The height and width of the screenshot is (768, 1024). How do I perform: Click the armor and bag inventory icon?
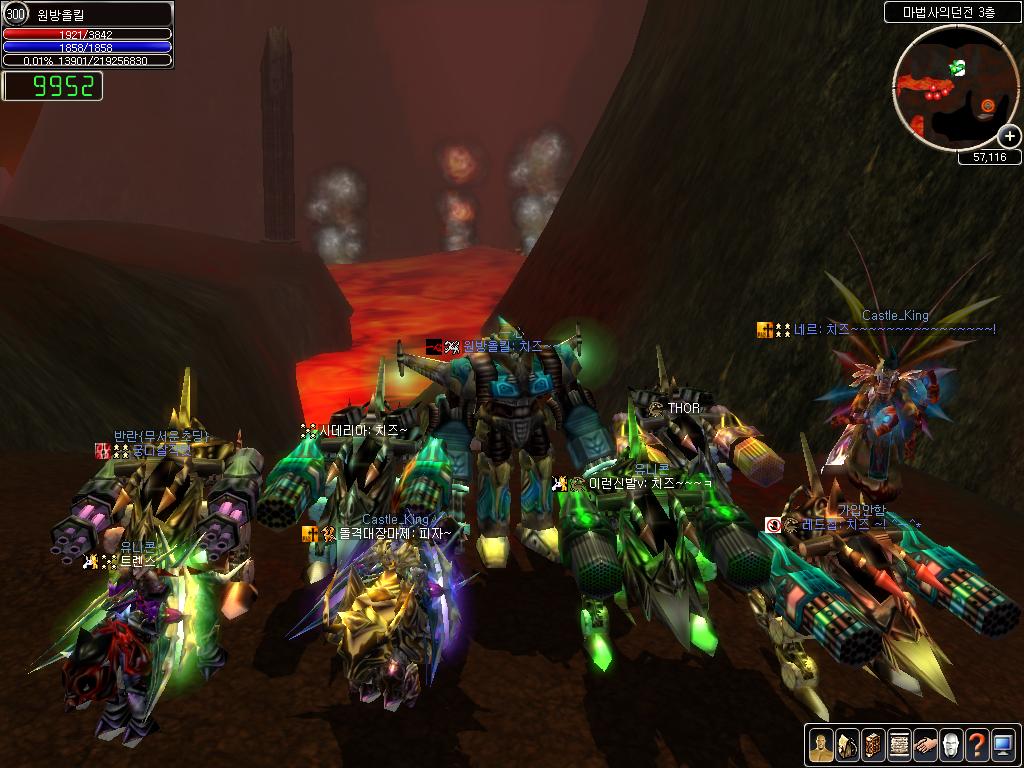click(847, 745)
